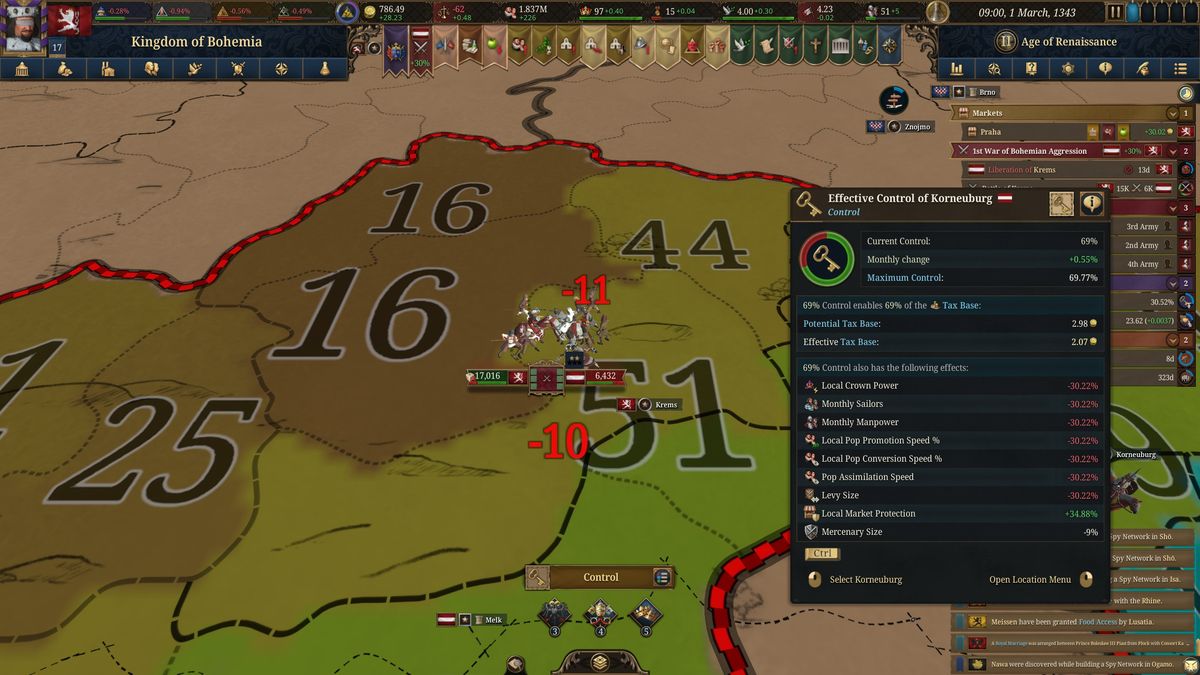
Task: Open map mode list next to Control
Action: point(661,577)
